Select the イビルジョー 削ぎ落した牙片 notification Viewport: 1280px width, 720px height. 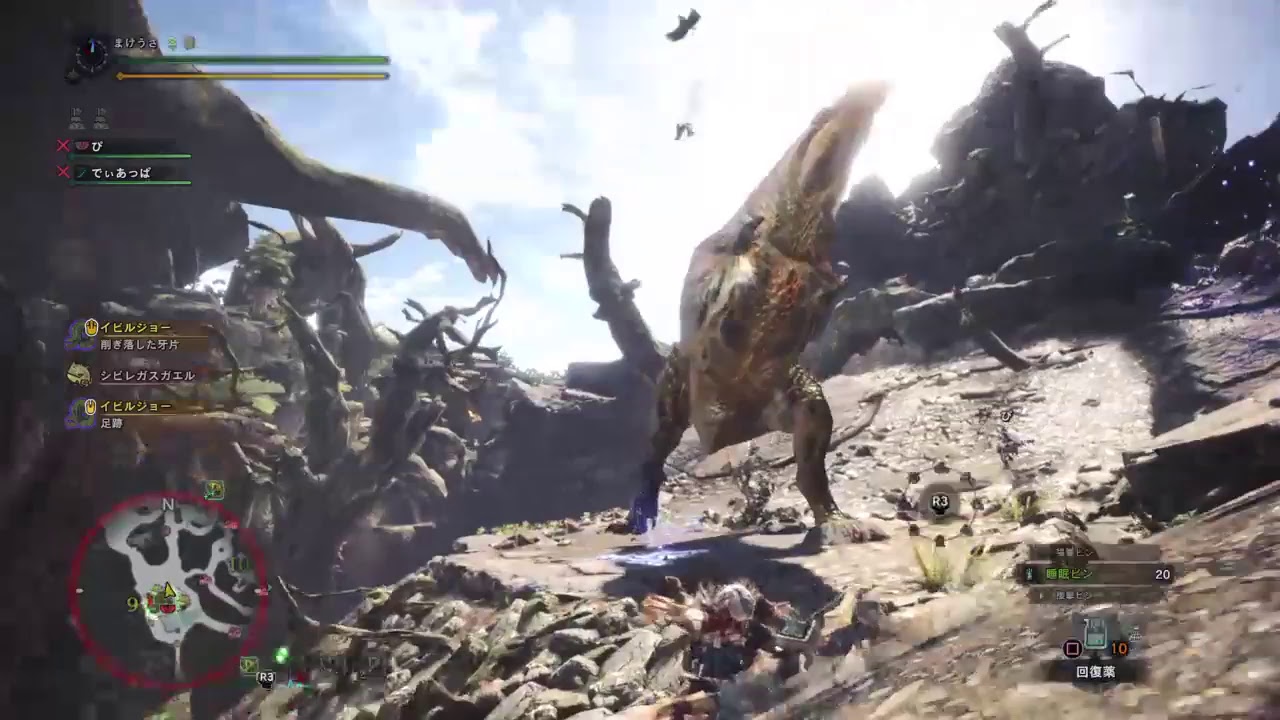tap(138, 335)
